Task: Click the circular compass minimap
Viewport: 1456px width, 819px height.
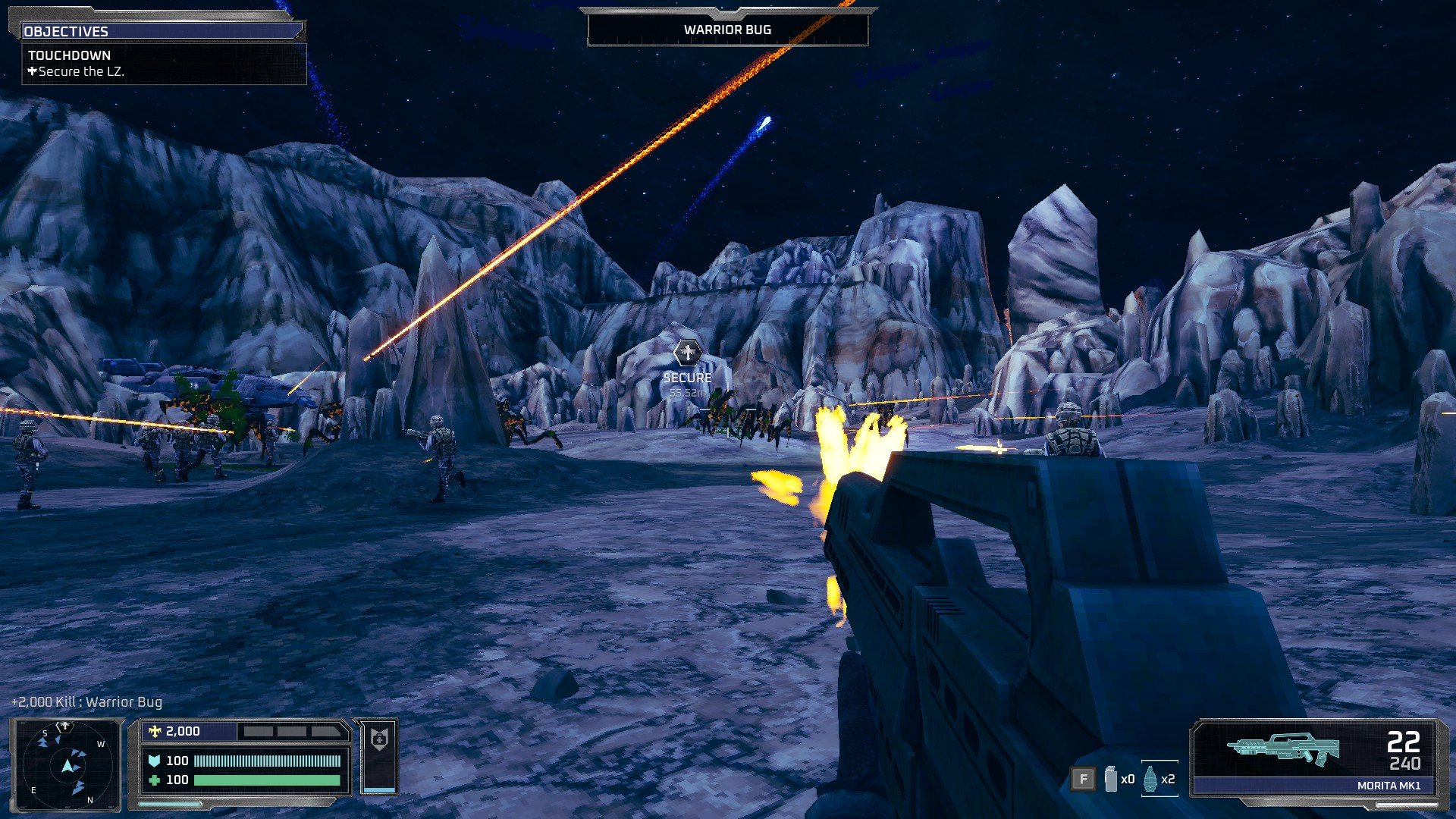Action: pyautogui.click(x=67, y=764)
